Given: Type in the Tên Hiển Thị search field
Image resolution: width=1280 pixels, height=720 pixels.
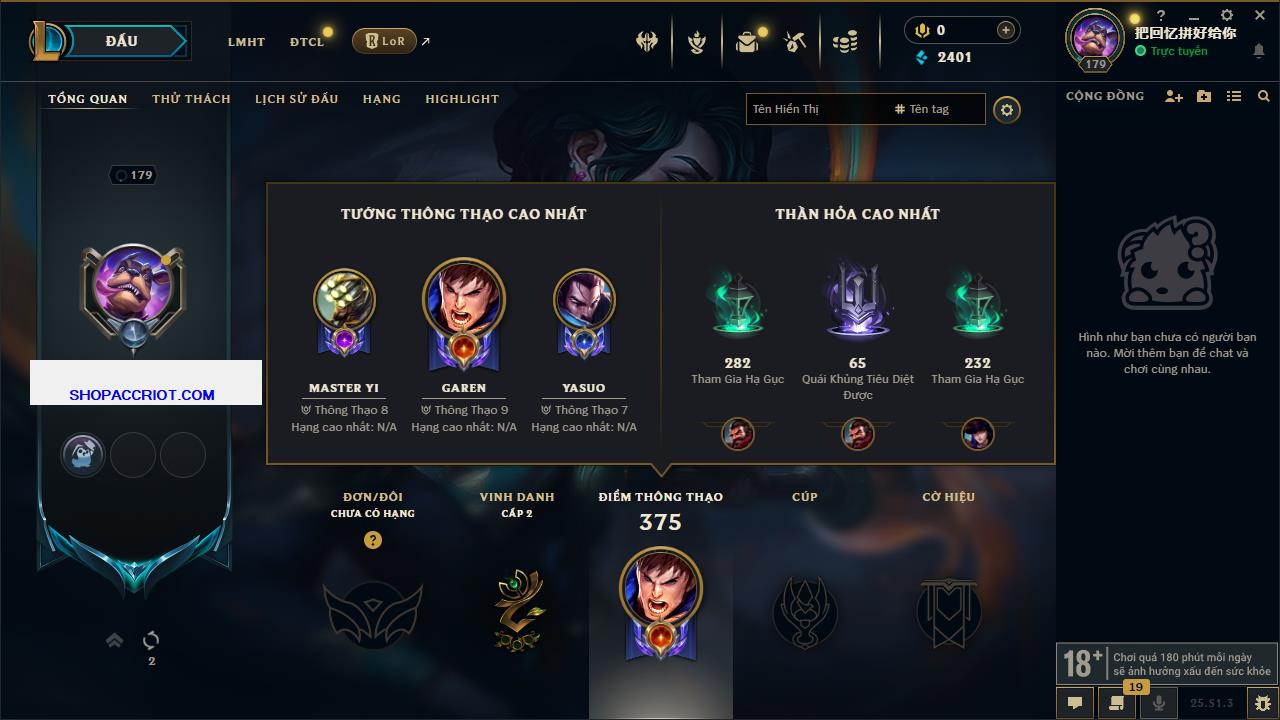Looking at the screenshot, I should [815, 109].
